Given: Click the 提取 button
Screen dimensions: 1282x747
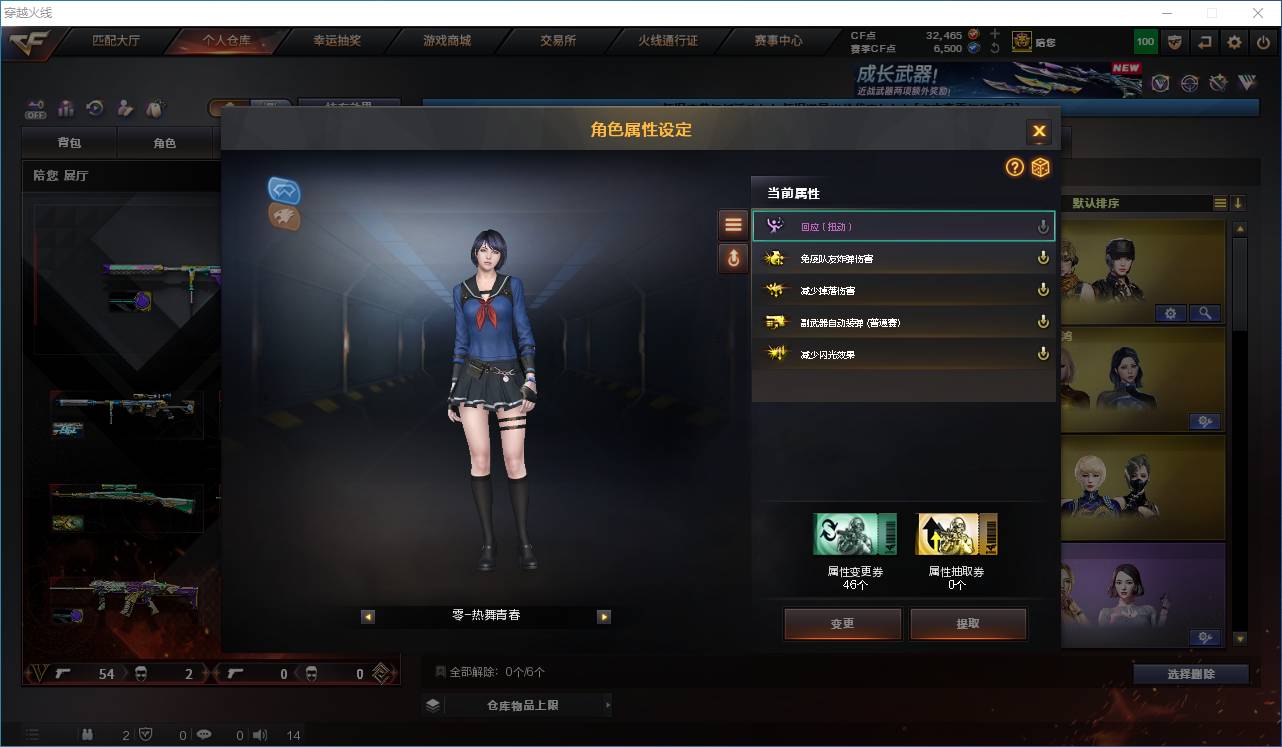Looking at the screenshot, I should click(x=967, y=623).
